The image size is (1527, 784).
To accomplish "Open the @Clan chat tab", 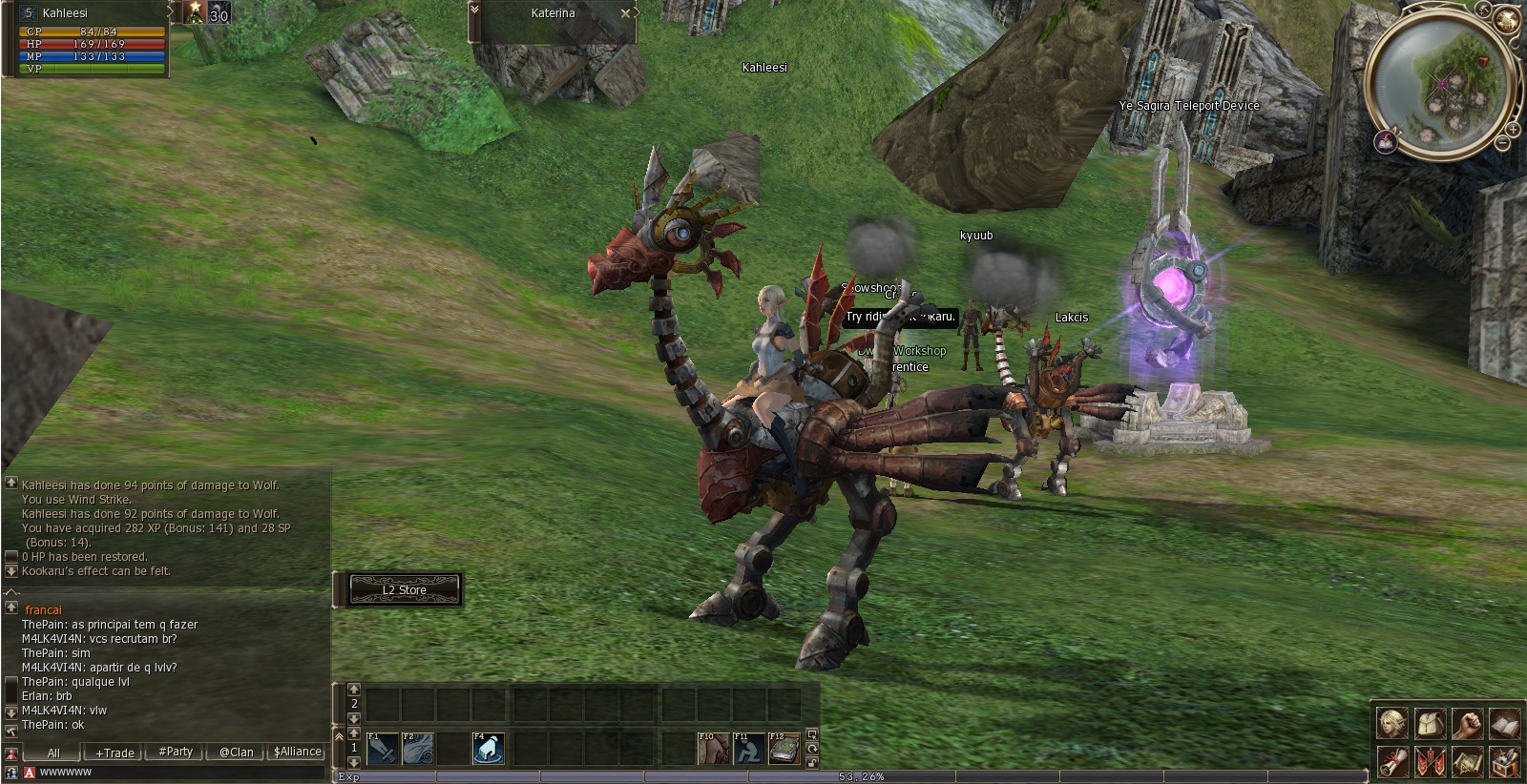I will click(236, 752).
